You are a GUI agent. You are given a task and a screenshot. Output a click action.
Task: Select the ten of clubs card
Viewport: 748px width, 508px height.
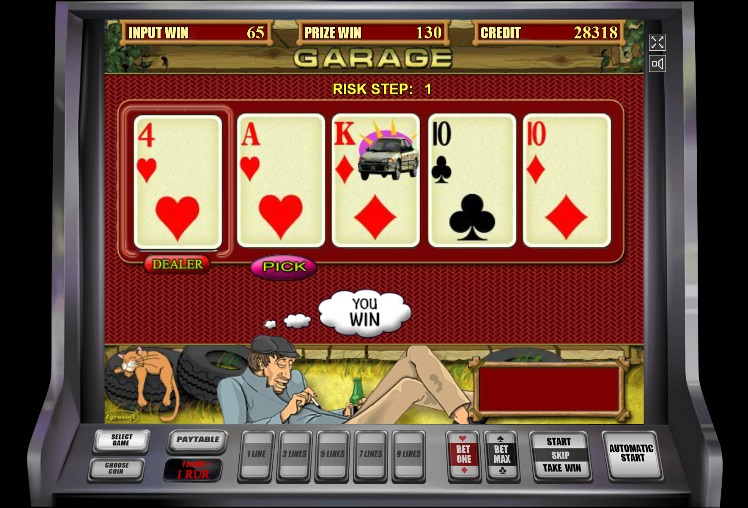click(x=472, y=181)
